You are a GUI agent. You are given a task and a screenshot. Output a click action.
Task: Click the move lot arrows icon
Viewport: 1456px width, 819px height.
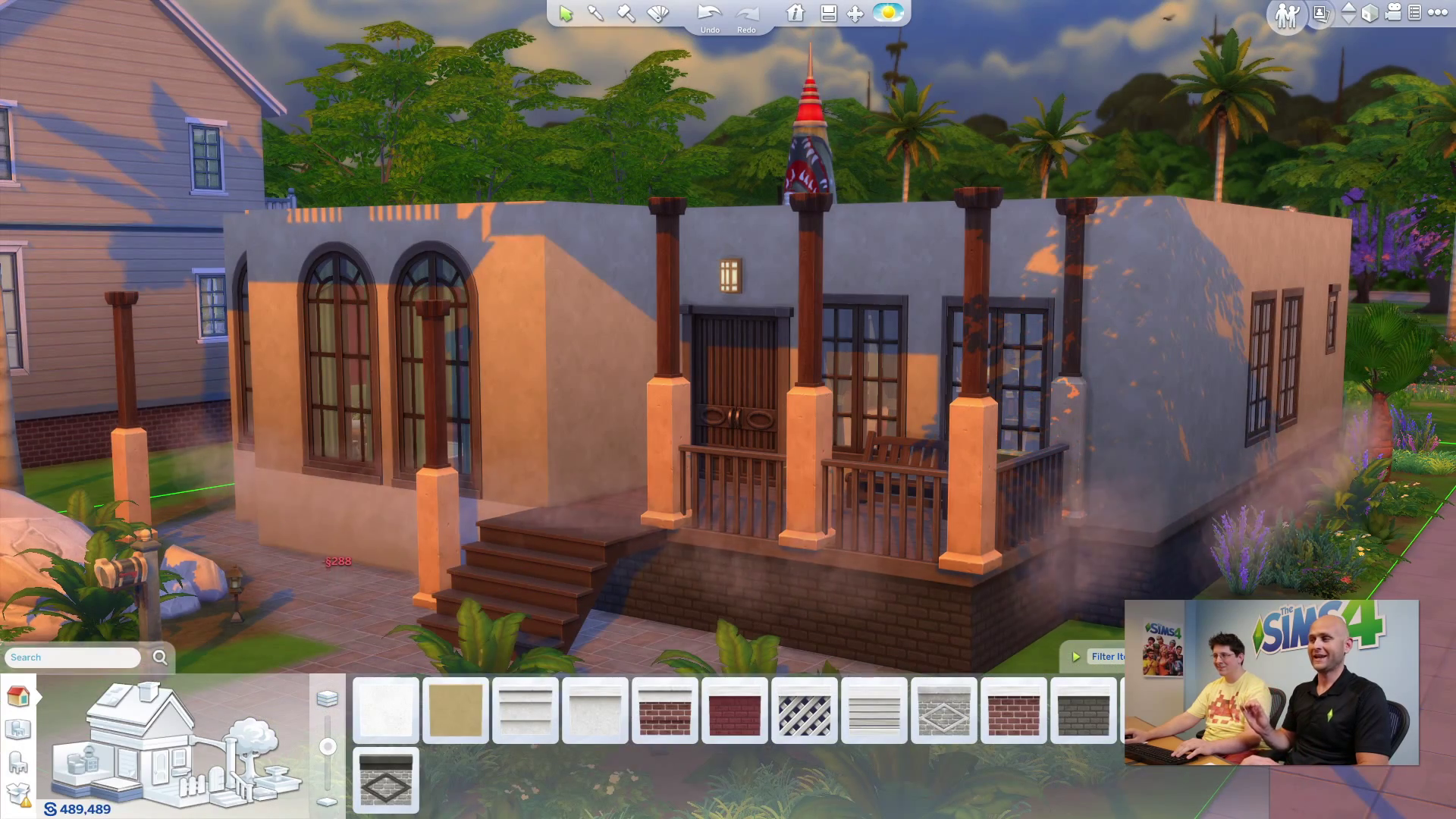click(x=855, y=14)
